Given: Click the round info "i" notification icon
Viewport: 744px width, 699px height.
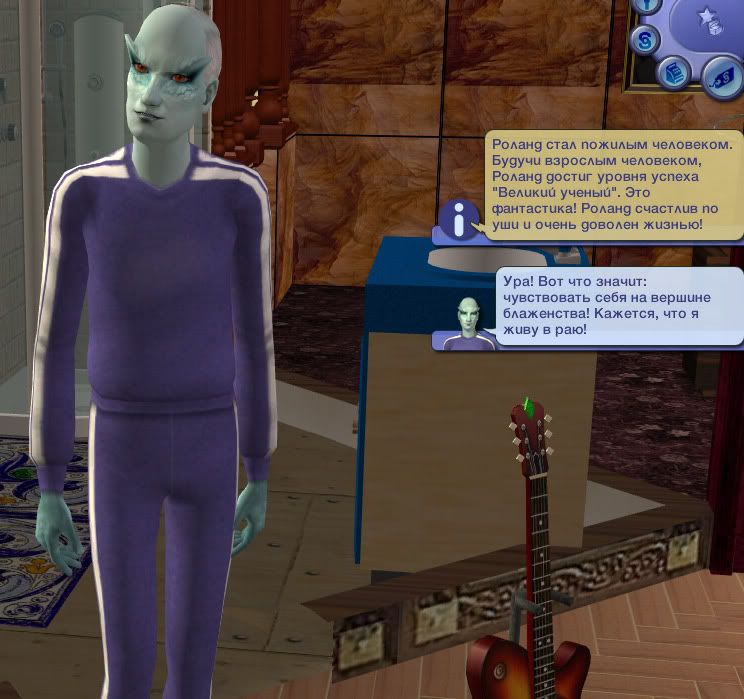Looking at the screenshot, I should (x=459, y=219).
